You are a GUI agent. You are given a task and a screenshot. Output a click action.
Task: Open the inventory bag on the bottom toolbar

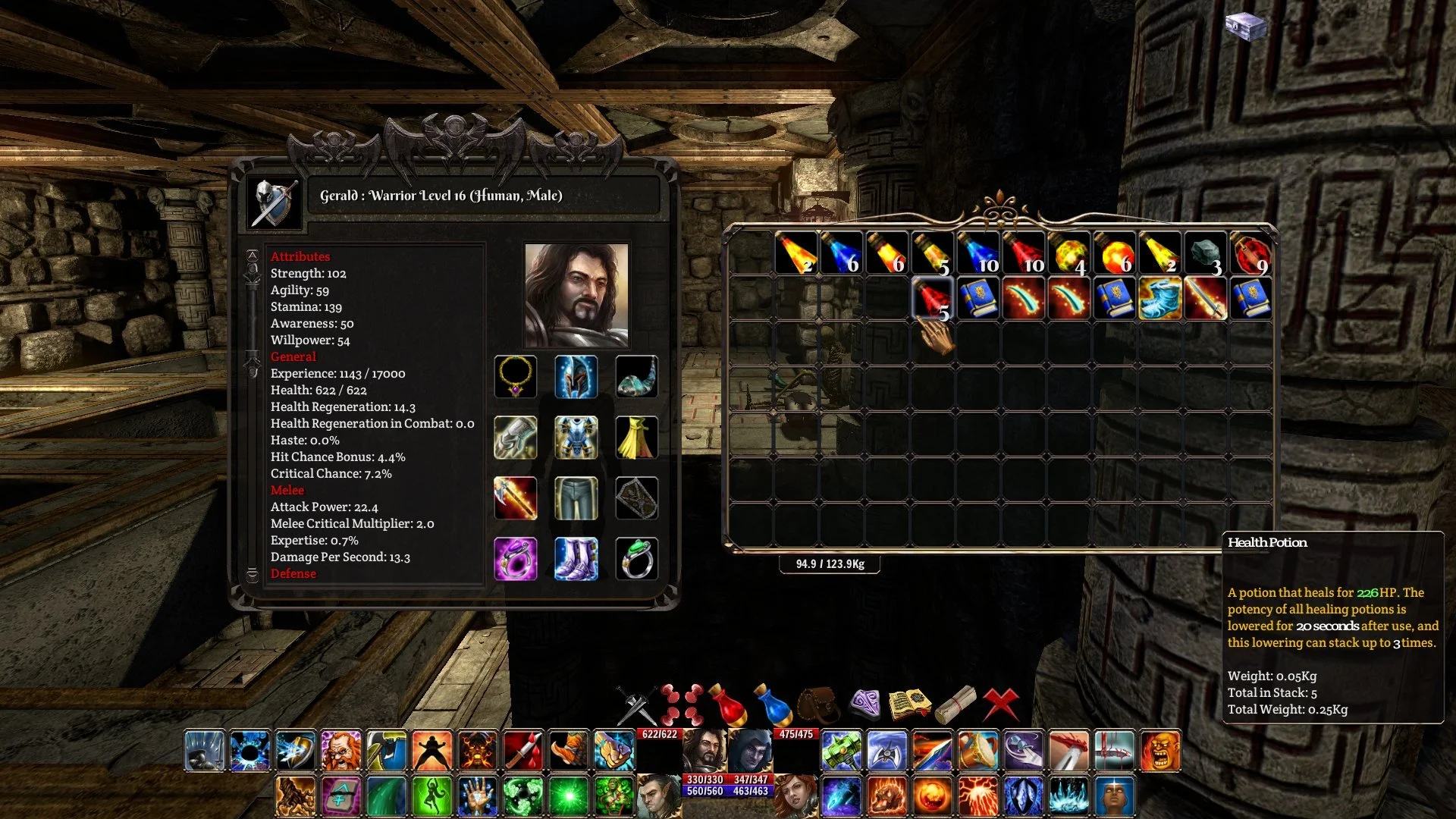[817, 701]
